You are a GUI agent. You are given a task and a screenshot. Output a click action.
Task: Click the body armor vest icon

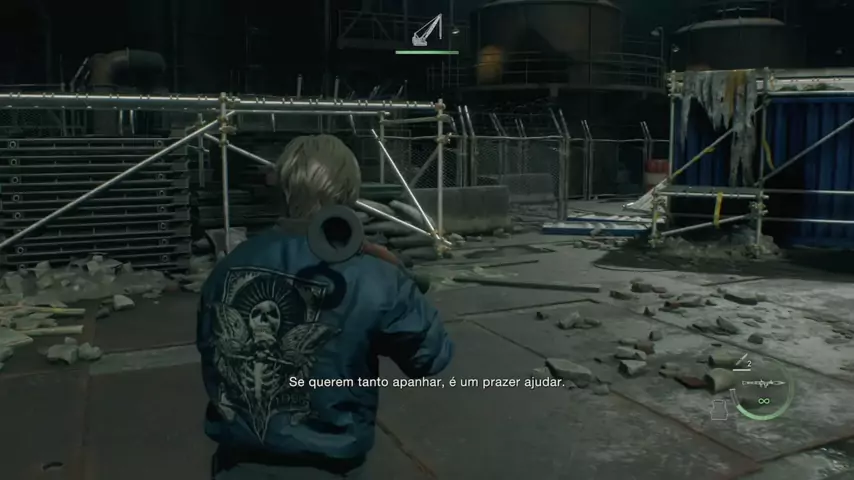(720, 408)
